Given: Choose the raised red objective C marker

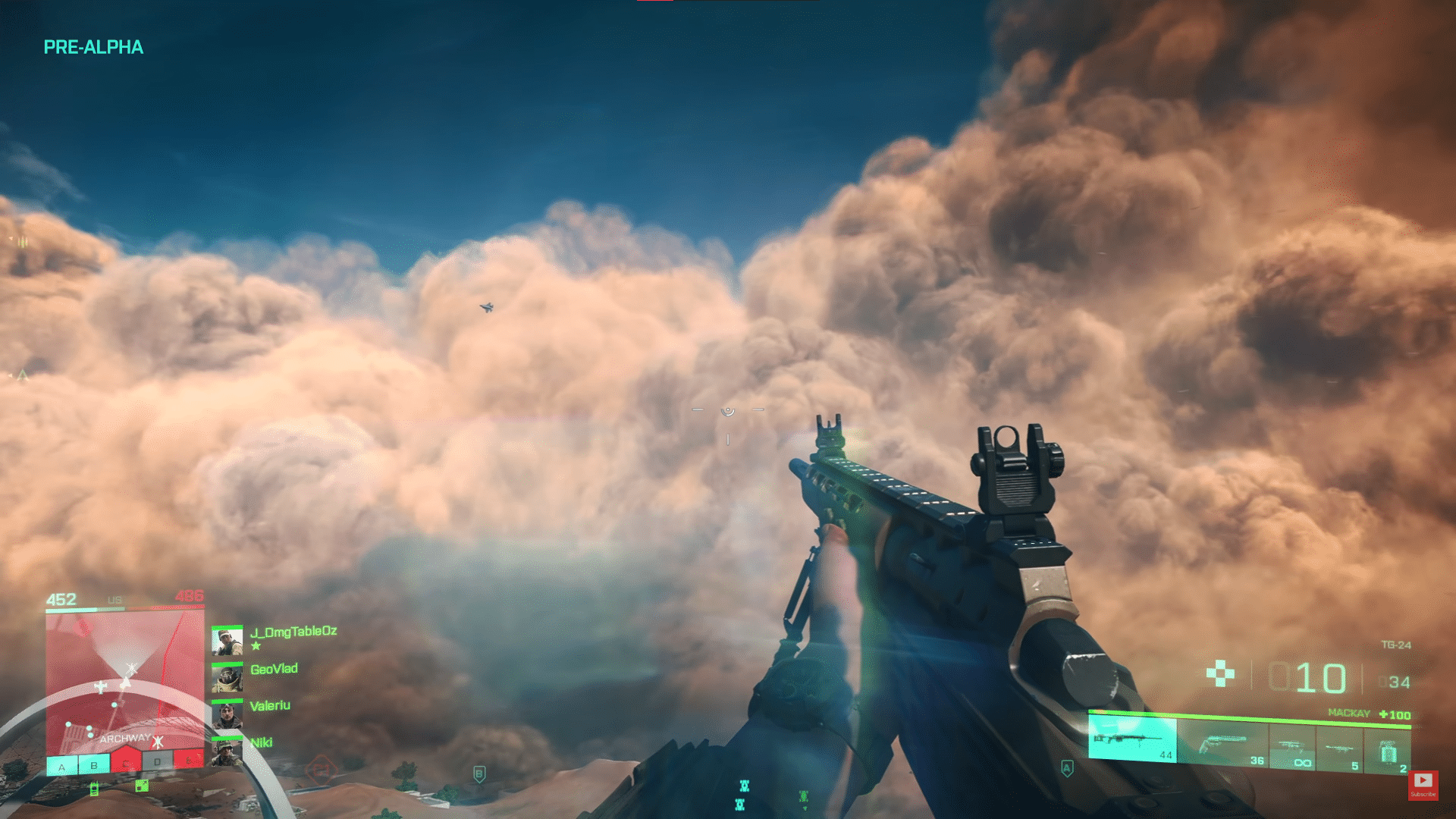Looking at the screenshot, I should click(x=126, y=761).
